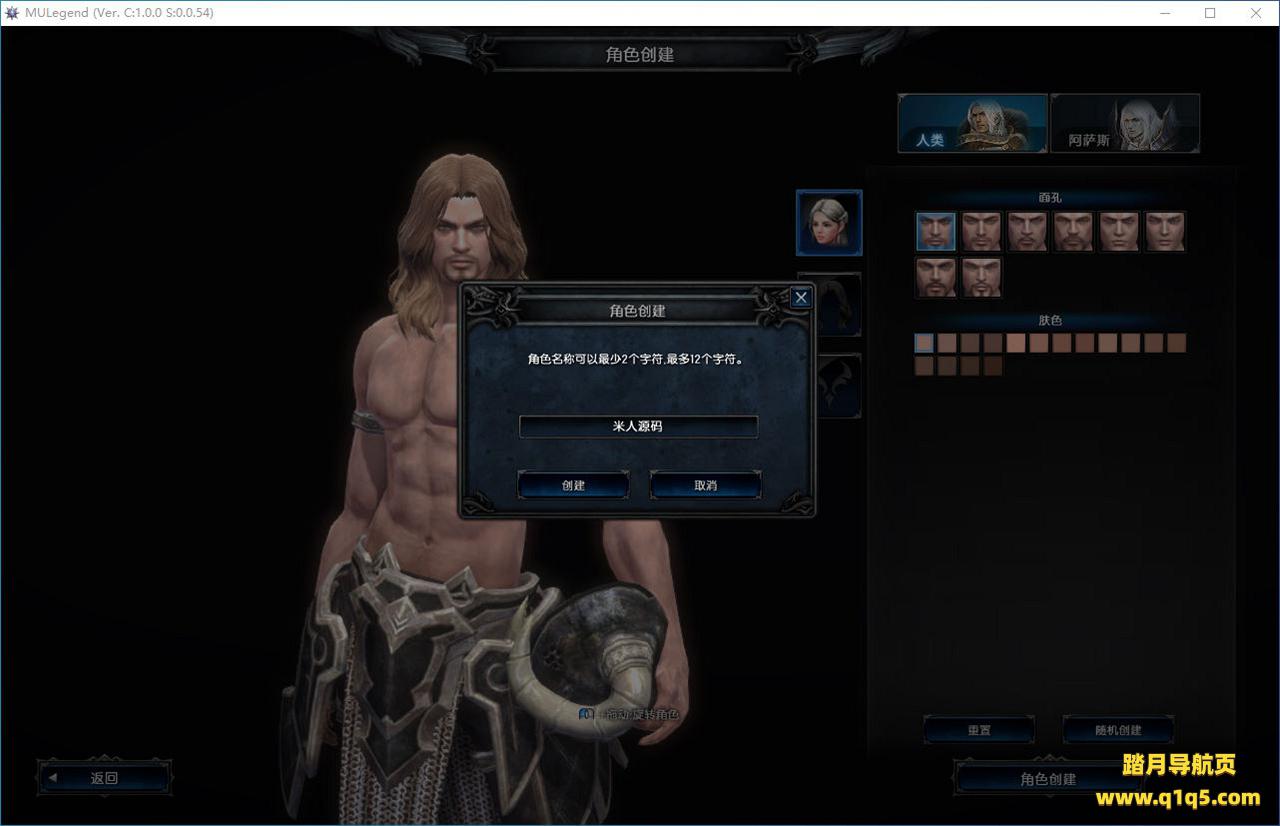1280x826 pixels.
Task: Reset appearance with 重置 button
Action: 979,730
